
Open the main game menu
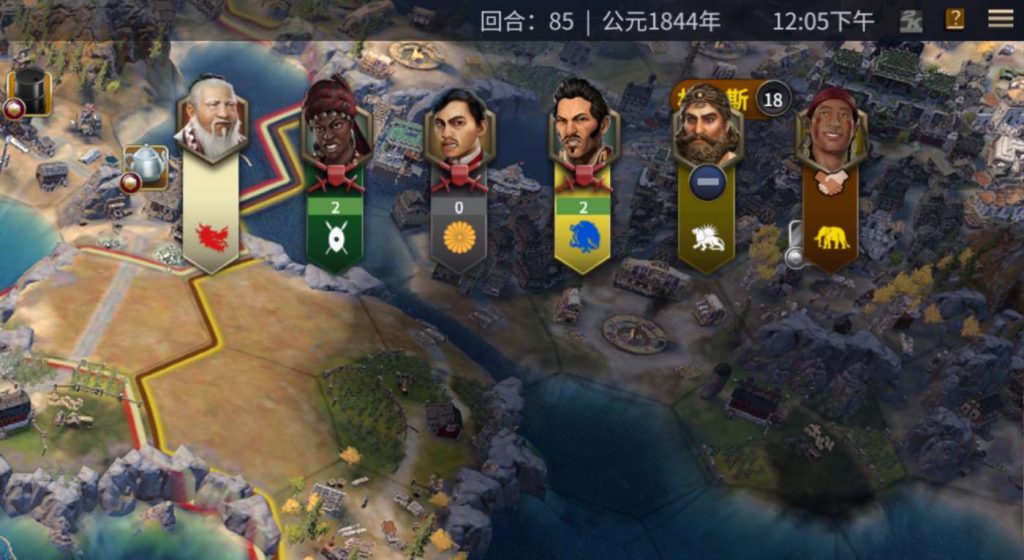tap(1000, 19)
